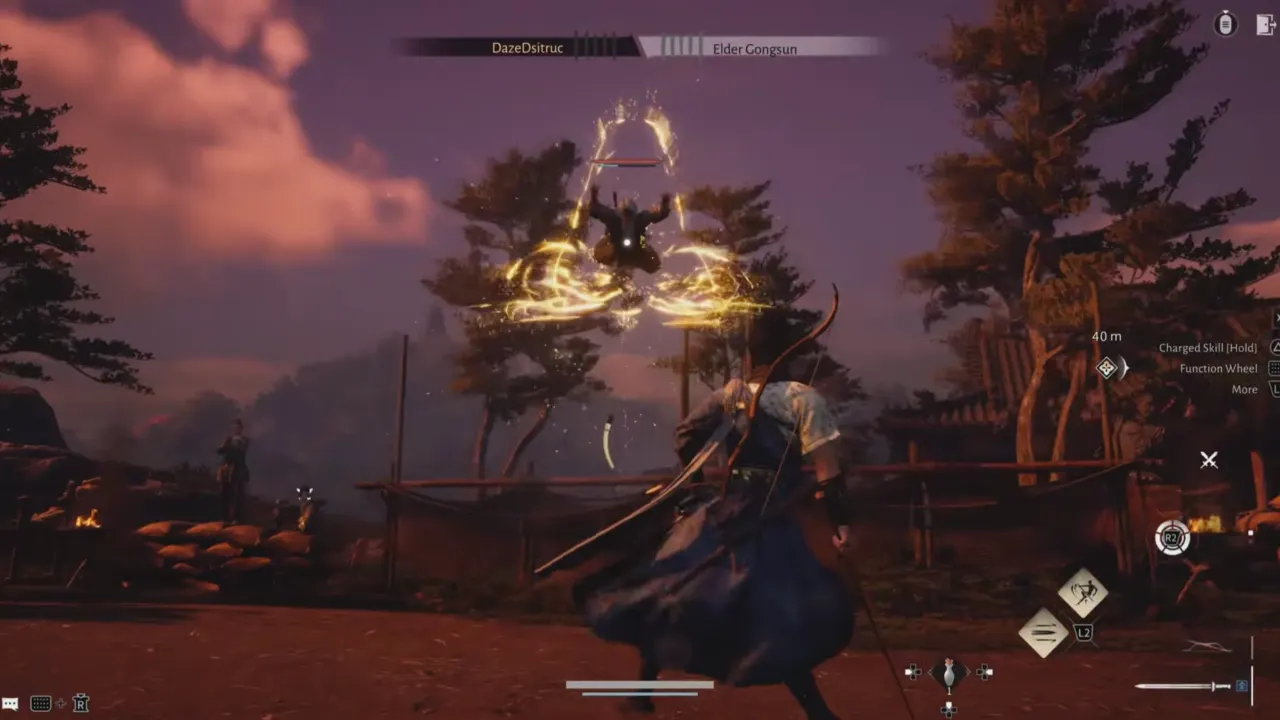Select the quiver of arrows skill icon
The height and width of the screenshot is (720, 1280).
pos(1042,634)
